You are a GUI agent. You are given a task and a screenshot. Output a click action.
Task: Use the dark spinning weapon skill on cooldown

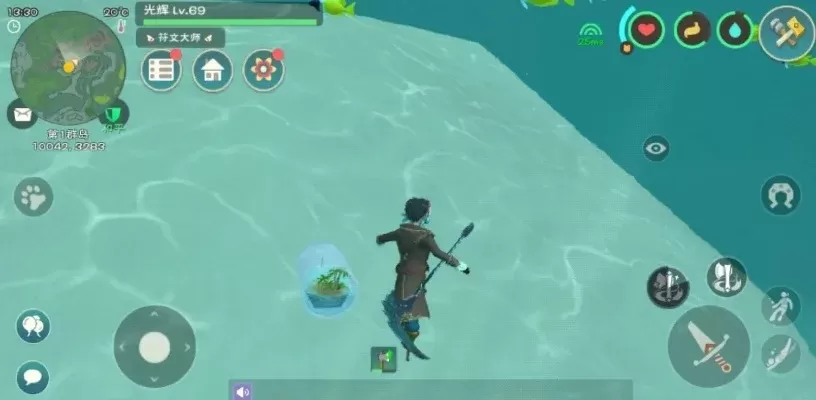click(x=667, y=287)
